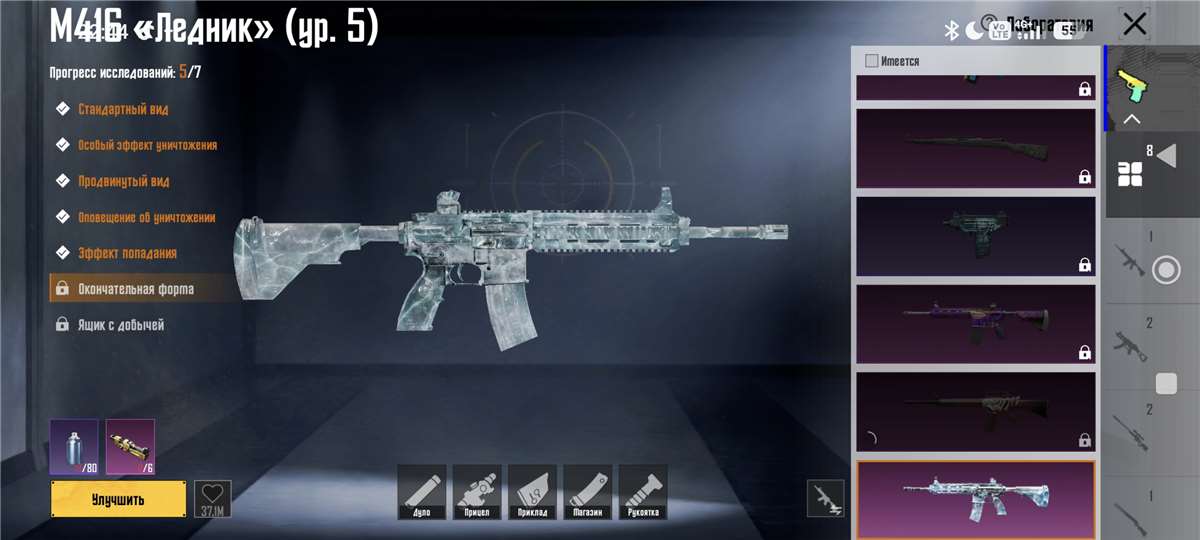Pick the locked purple M416 skin thumbnail
The height and width of the screenshot is (540, 1200).
975,324
